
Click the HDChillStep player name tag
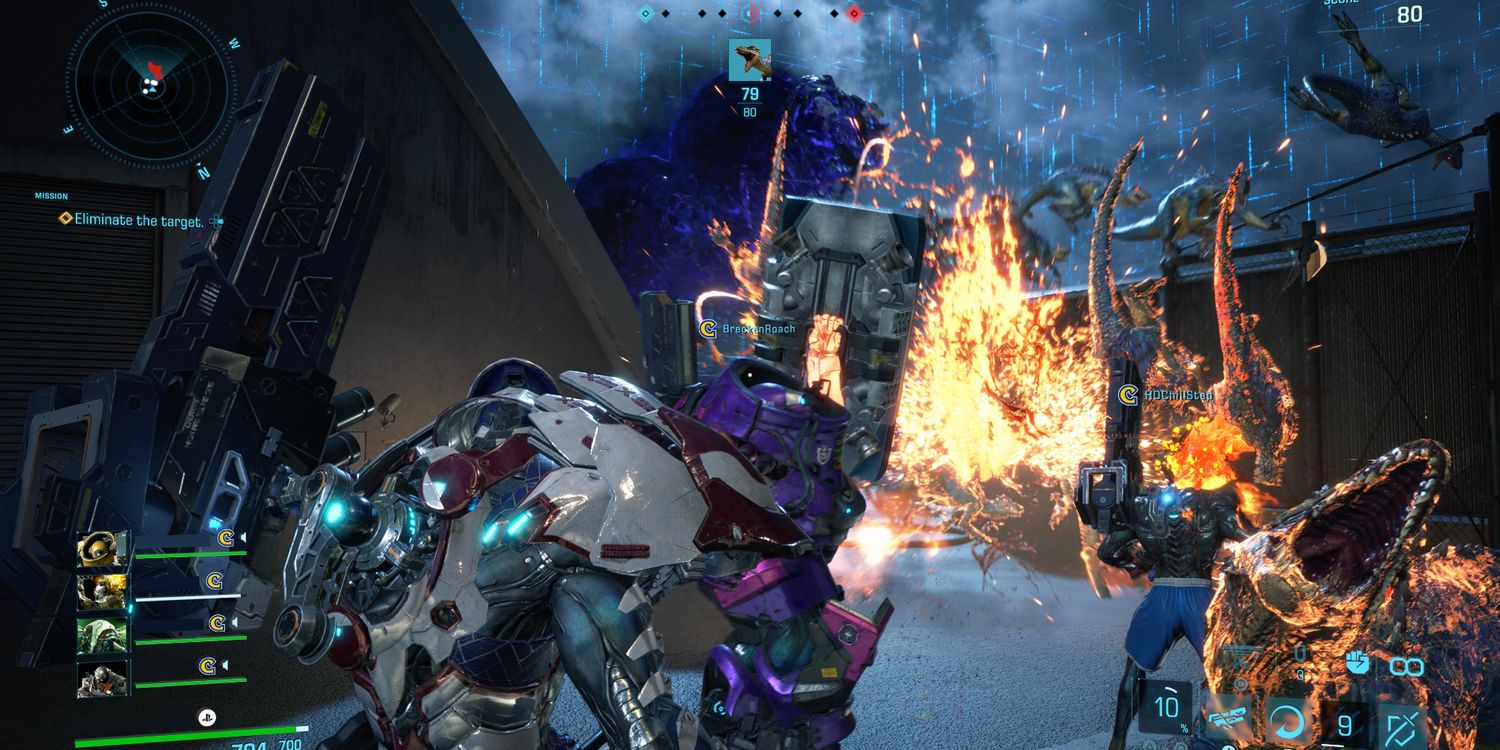pos(1177,396)
